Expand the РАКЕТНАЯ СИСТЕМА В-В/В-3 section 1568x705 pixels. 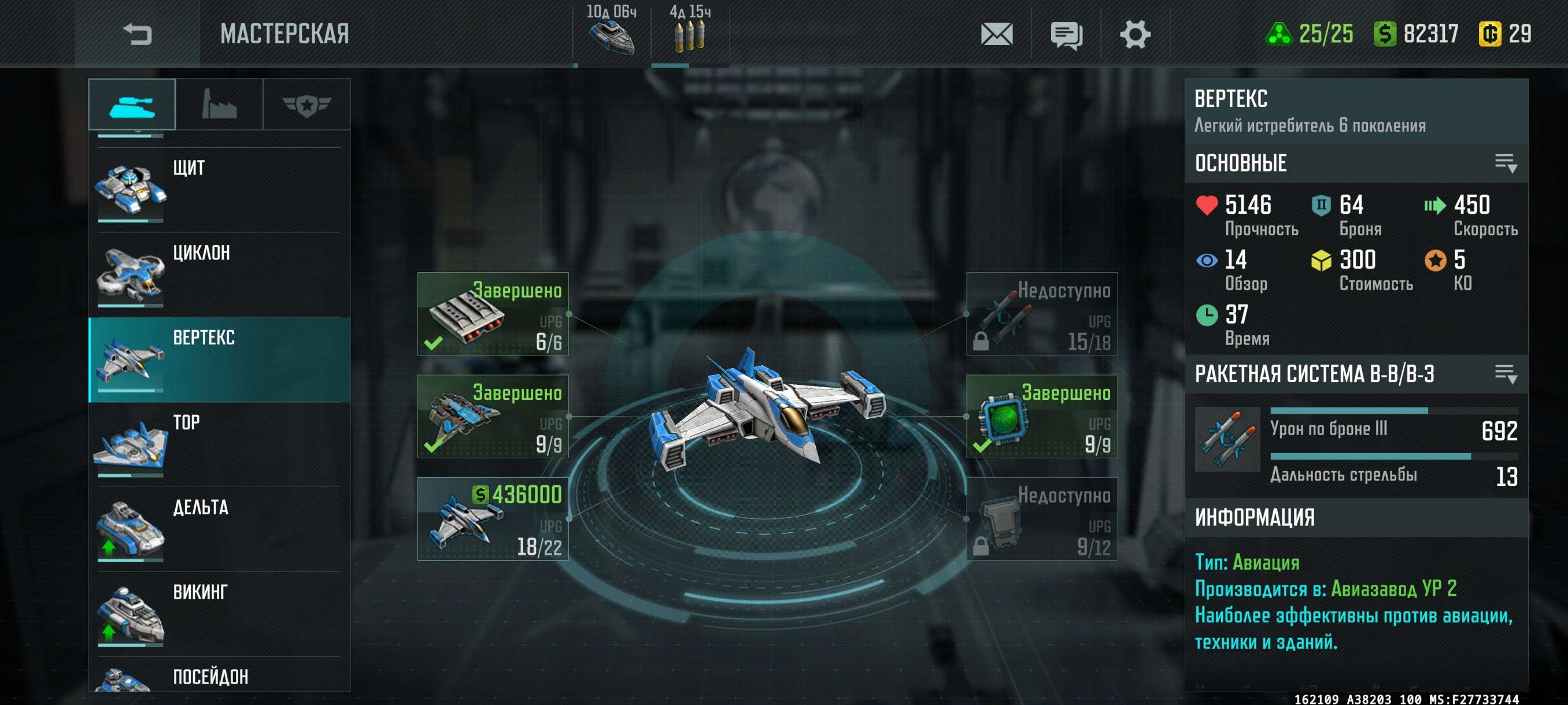[x=1506, y=374]
